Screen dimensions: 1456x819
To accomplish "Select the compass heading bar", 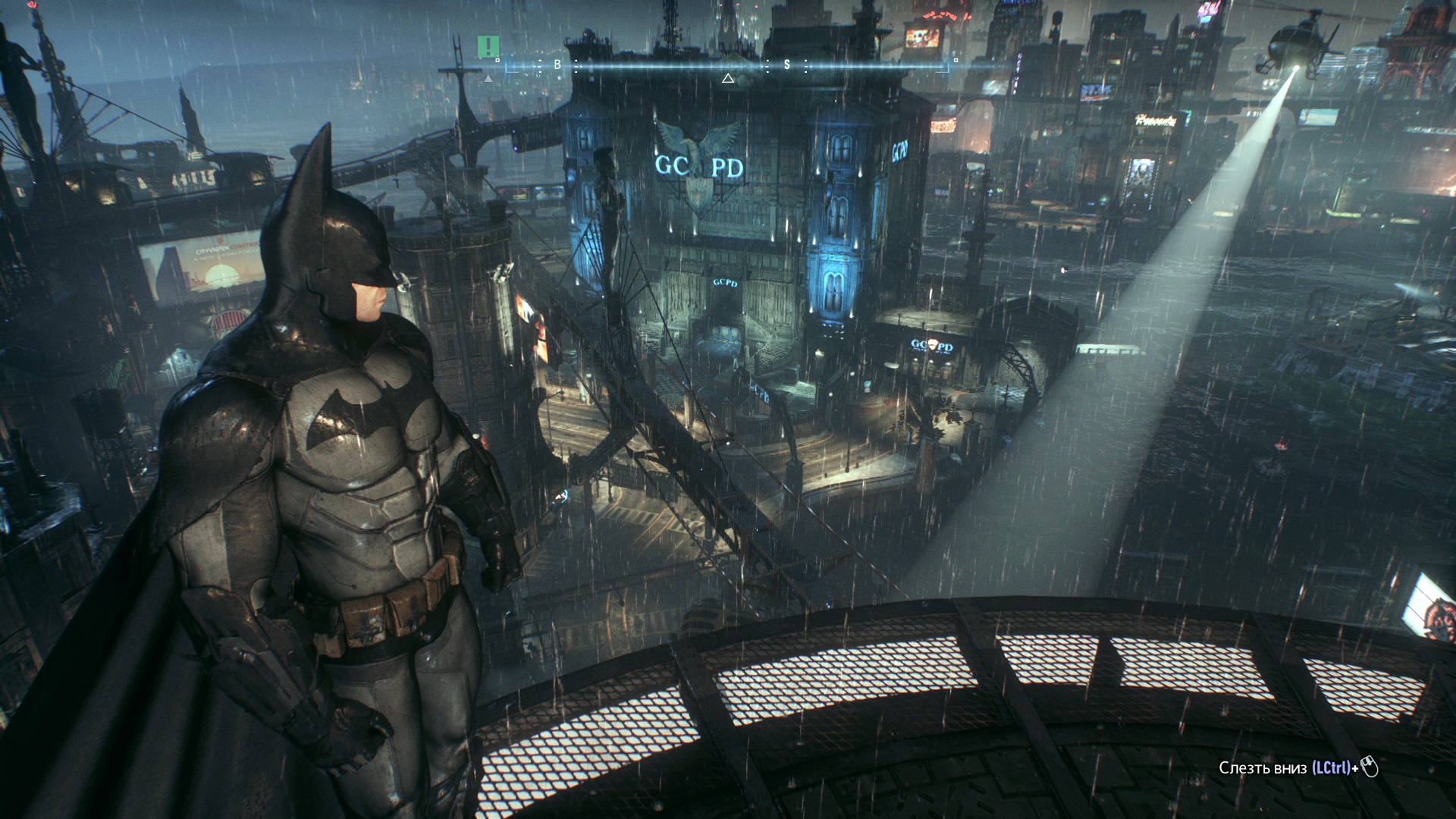I will 726,66.
